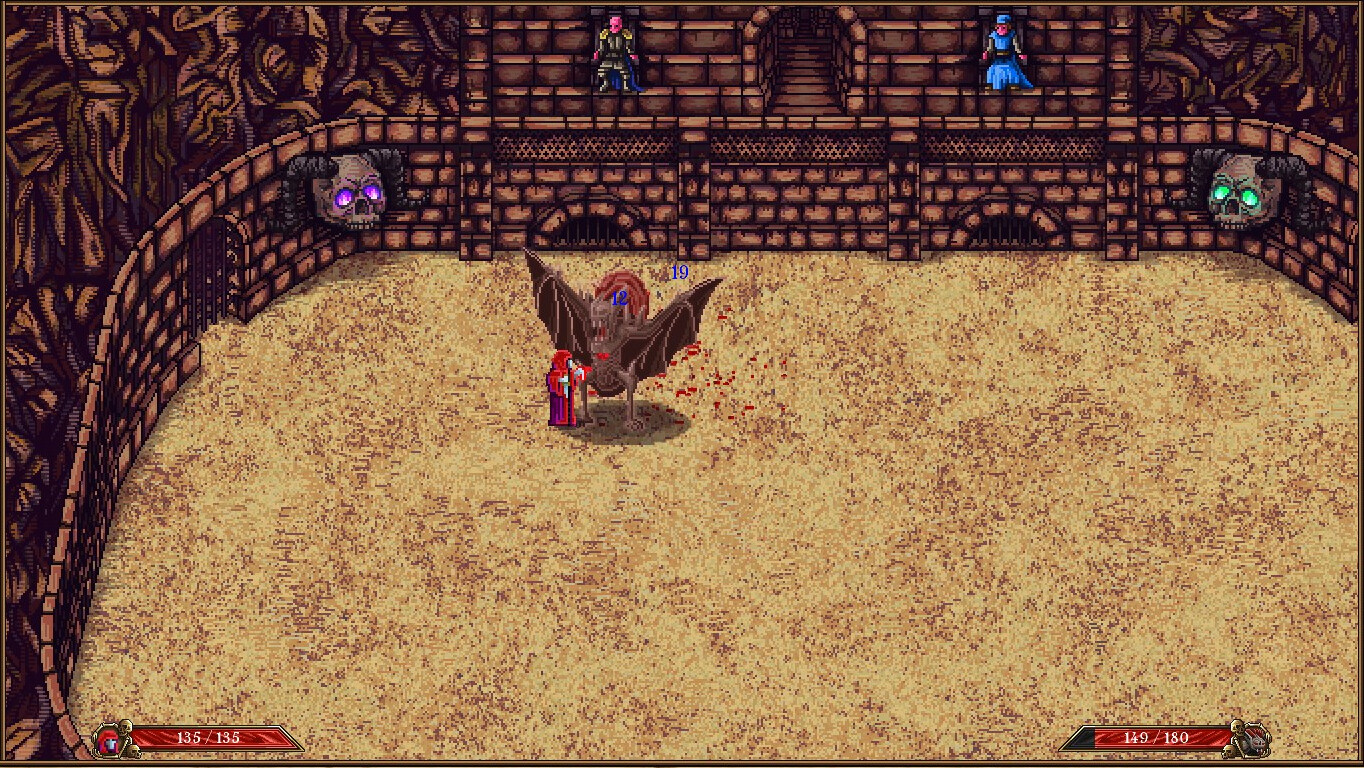Click the pink-headed spectator on the balcony
The image size is (1364, 768).
(615, 55)
